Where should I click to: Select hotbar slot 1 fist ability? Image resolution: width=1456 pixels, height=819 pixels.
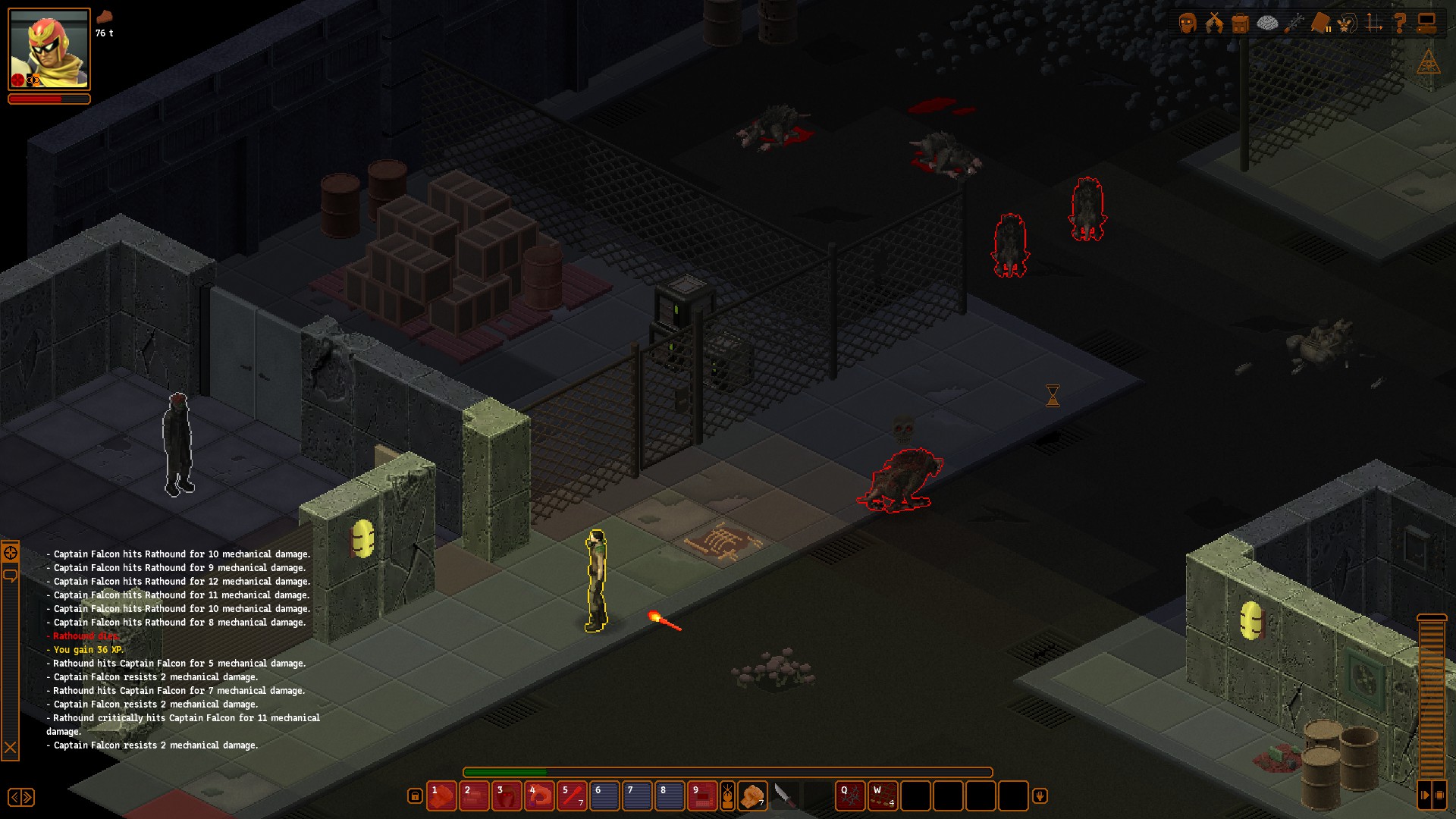[441, 796]
